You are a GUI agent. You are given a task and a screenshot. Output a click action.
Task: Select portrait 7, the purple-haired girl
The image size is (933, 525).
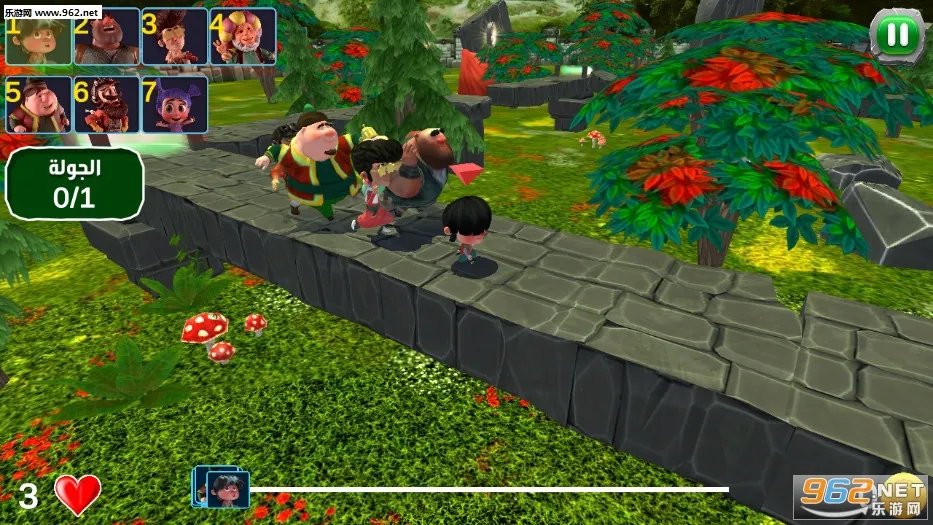pos(173,105)
